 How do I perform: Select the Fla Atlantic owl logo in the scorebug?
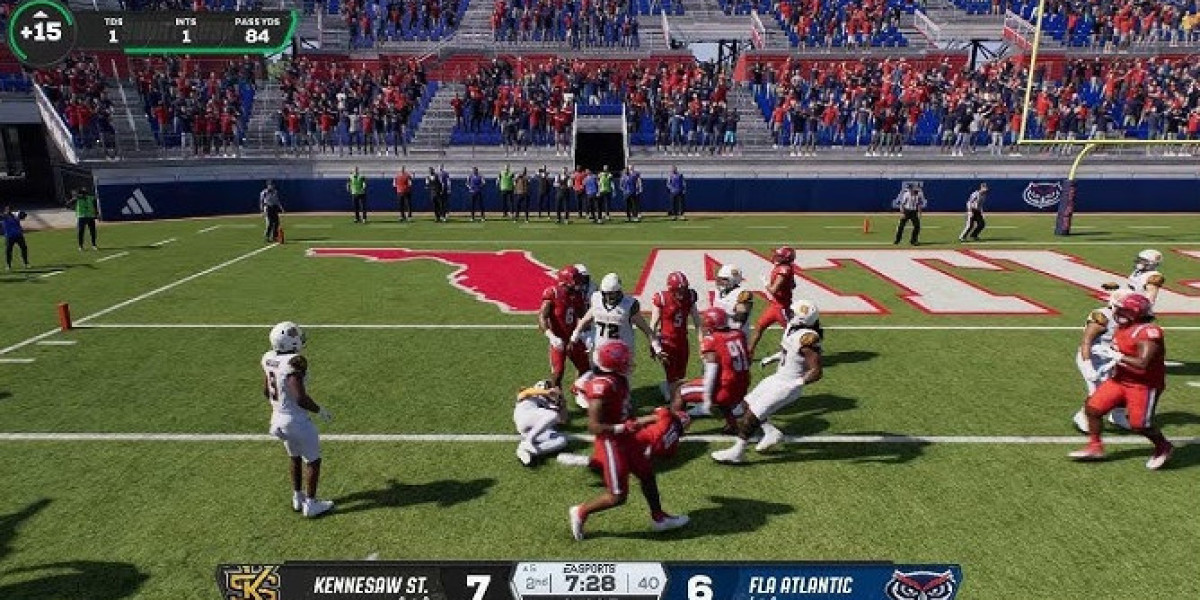(921, 584)
